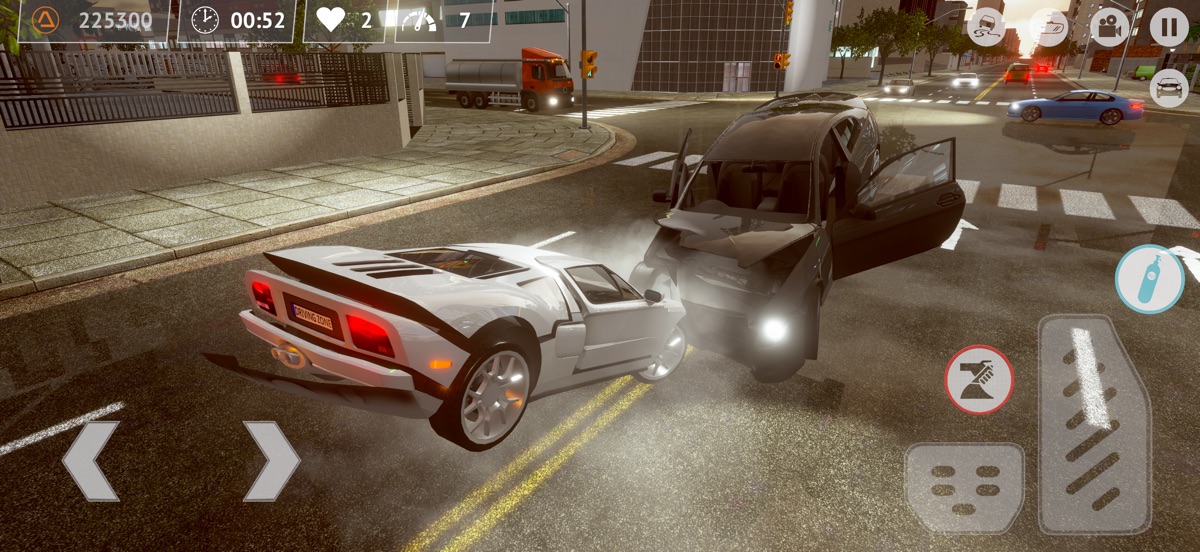Switch the camera view
This screenshot has width=1200, height=552.
[1108, 27]
